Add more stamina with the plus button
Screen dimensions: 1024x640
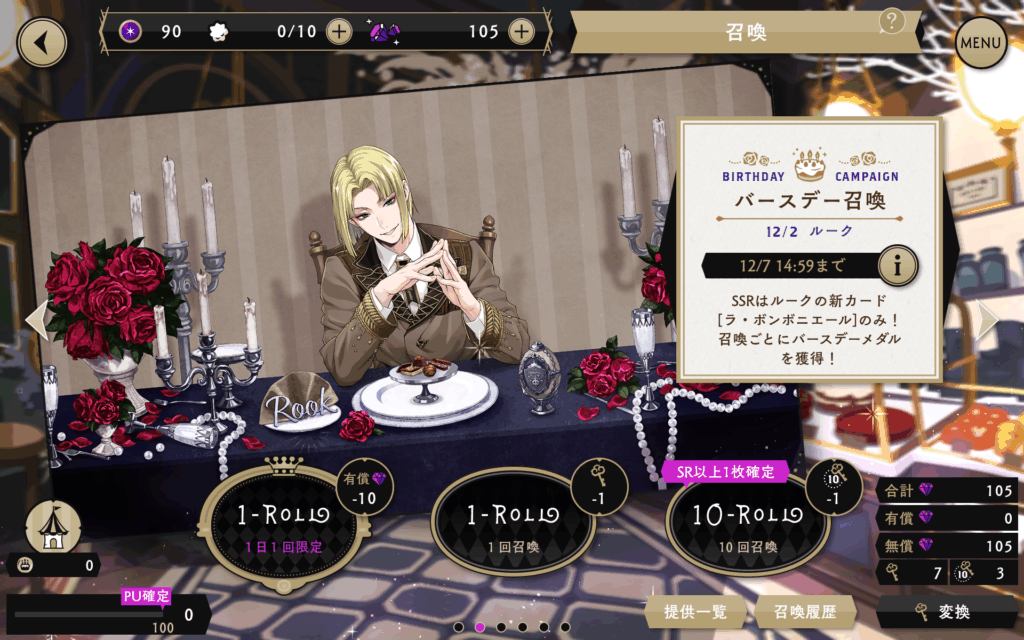pos(340,31)
